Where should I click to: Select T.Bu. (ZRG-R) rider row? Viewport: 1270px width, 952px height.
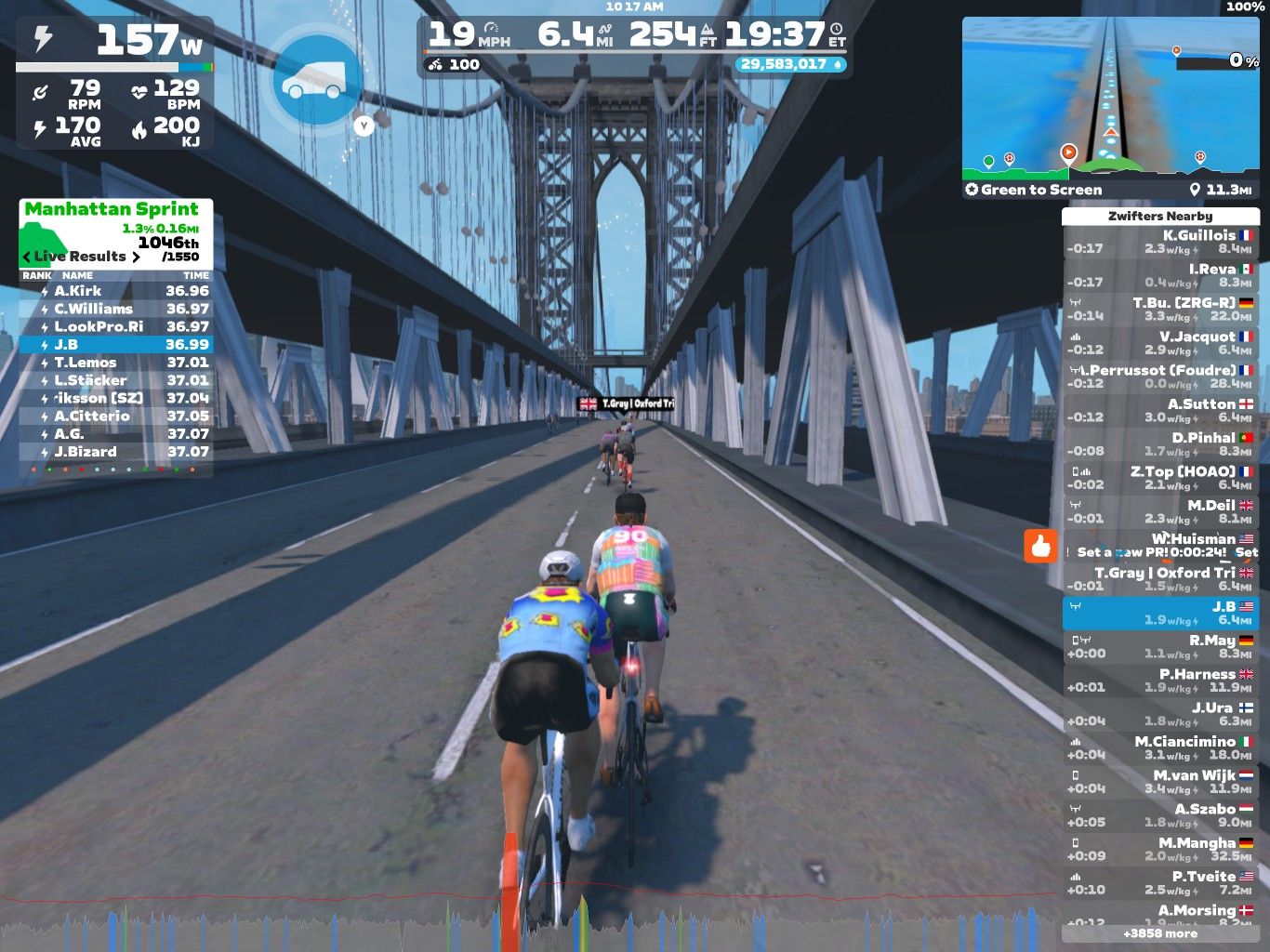[1160, 310]
